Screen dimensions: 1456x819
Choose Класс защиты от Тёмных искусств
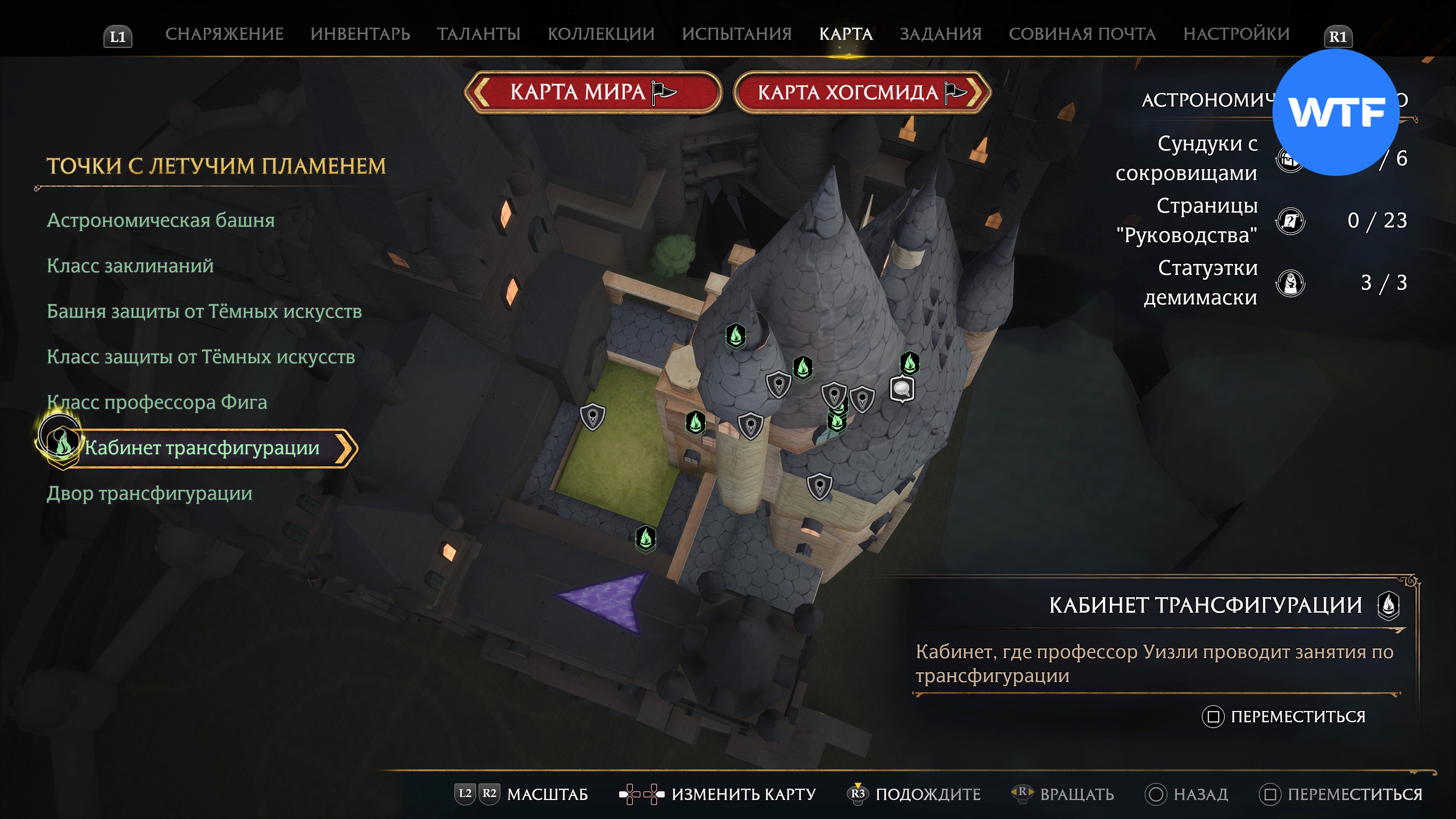201,357
